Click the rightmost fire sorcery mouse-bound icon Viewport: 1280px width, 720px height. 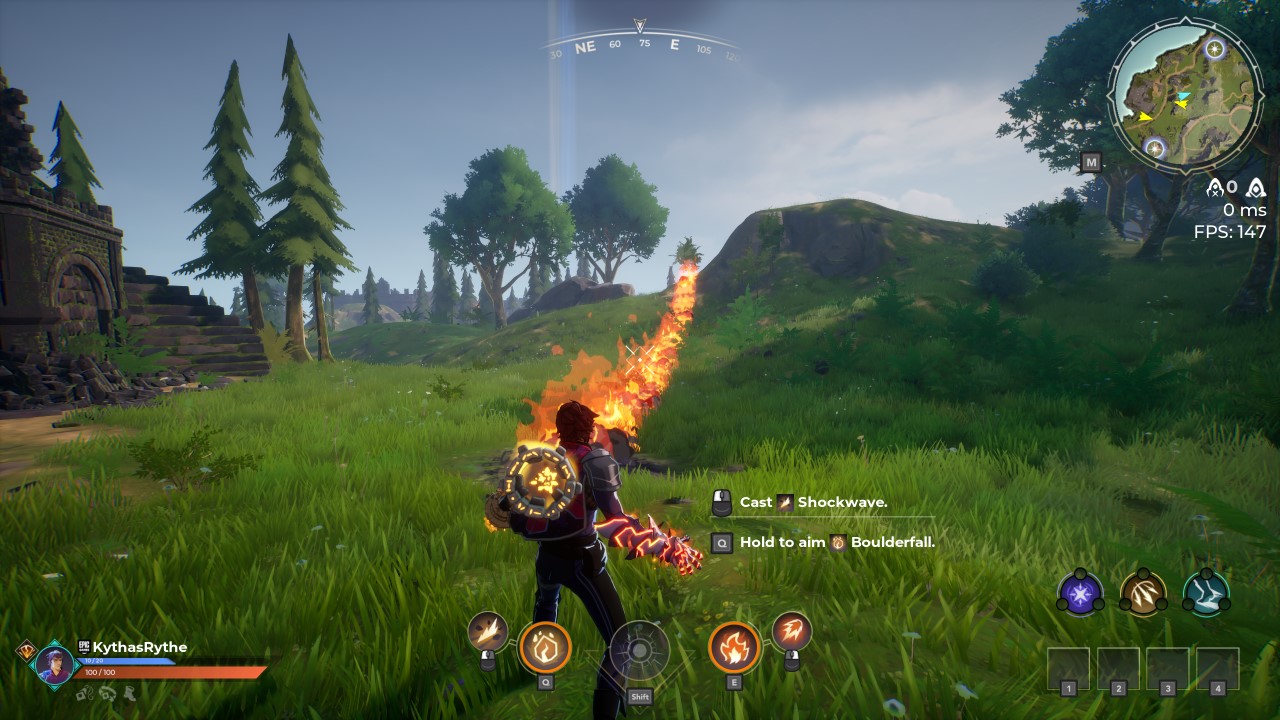coord(793,631)
